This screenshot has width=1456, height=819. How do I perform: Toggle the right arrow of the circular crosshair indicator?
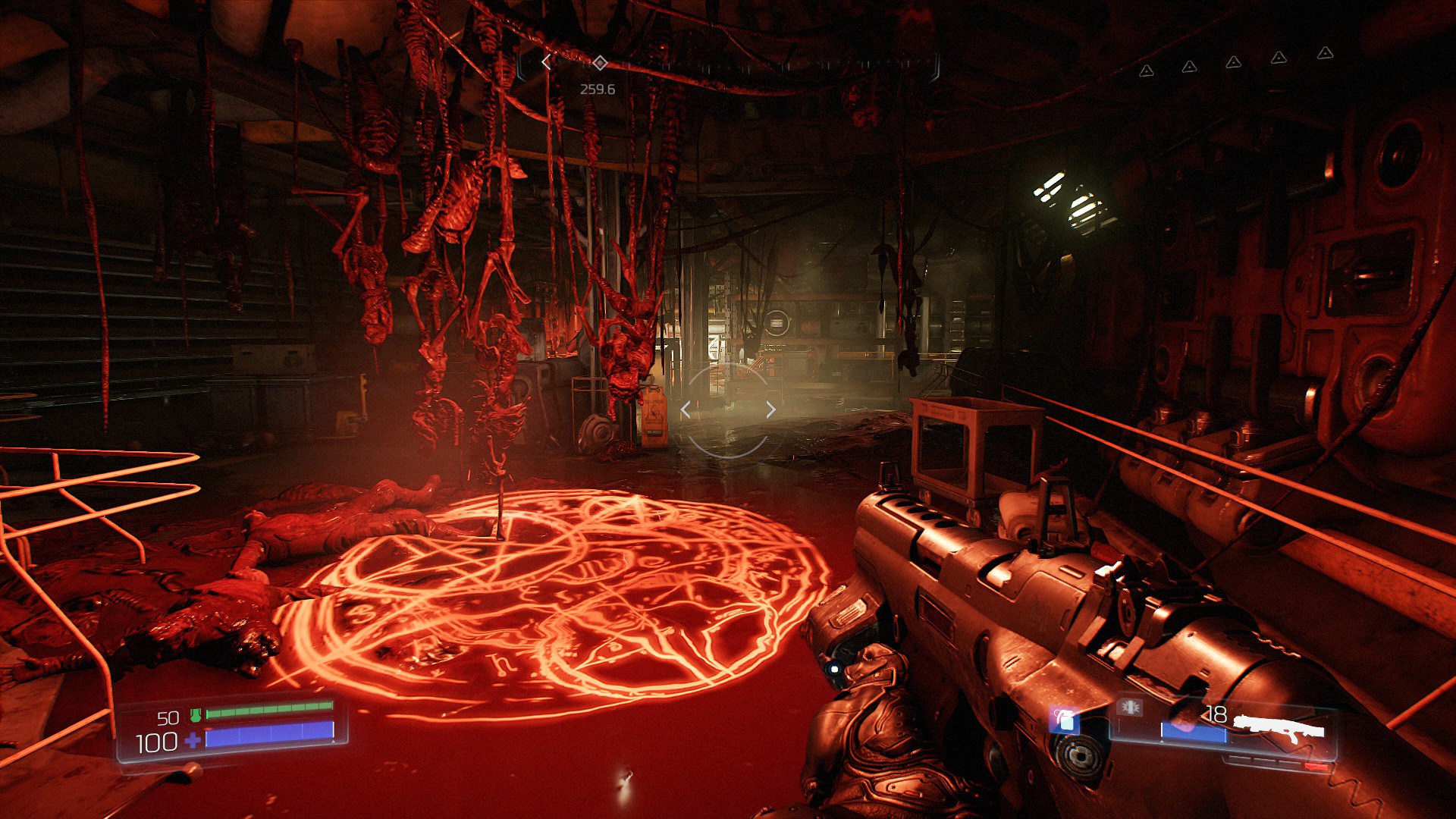[x=771, y=409]
